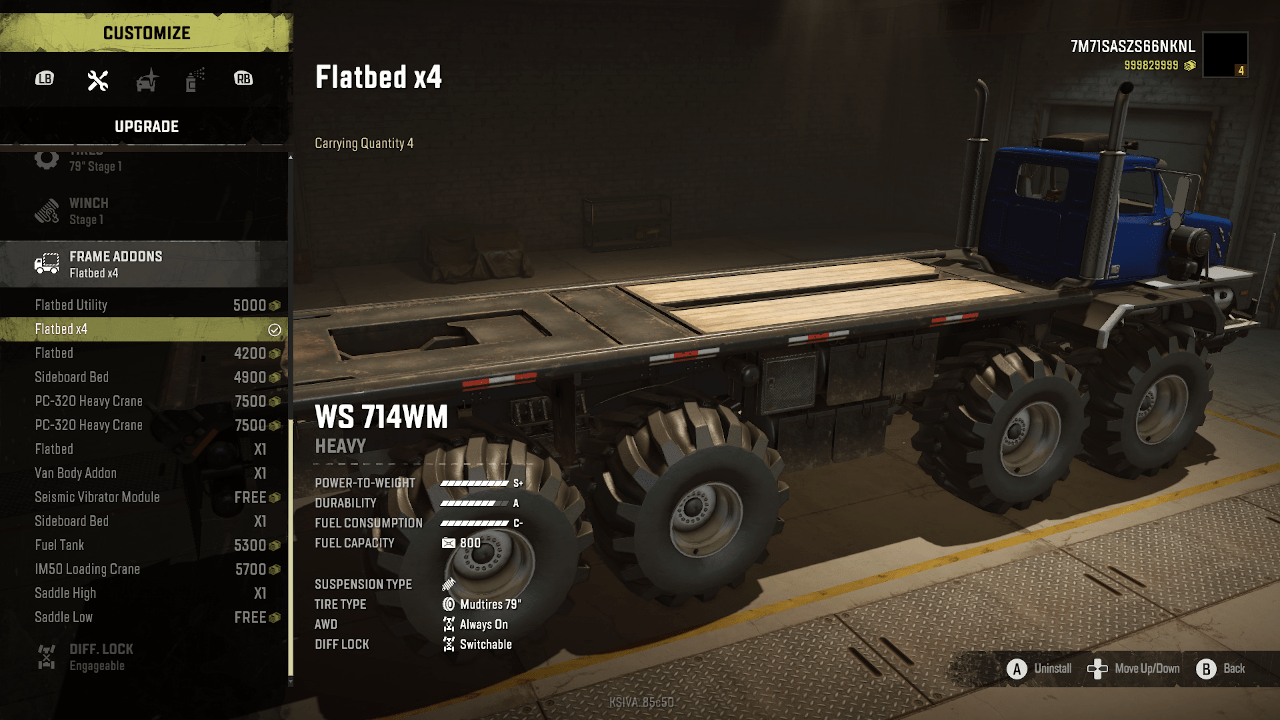The width and height of the screenshot is (1280, 720).
Task: Open the spray paint tab
Action: pos(194,81)
